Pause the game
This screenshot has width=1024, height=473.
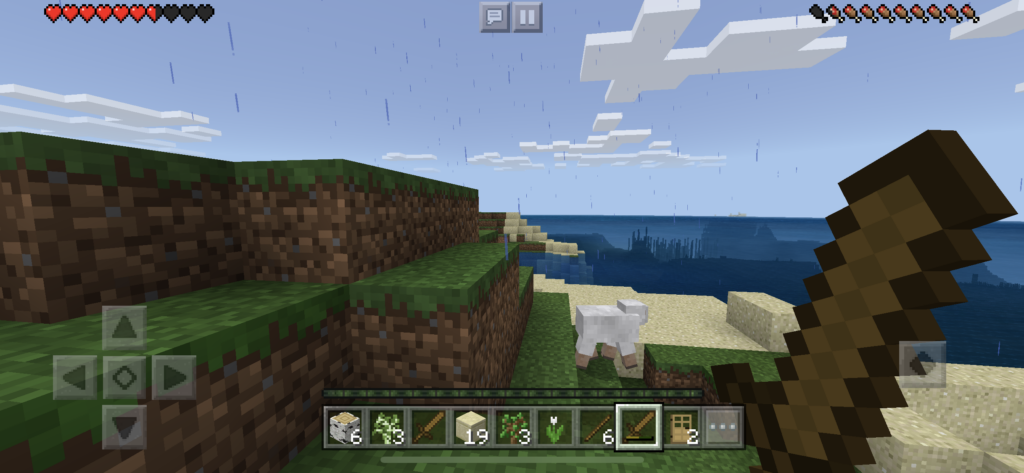click(527, 16)
